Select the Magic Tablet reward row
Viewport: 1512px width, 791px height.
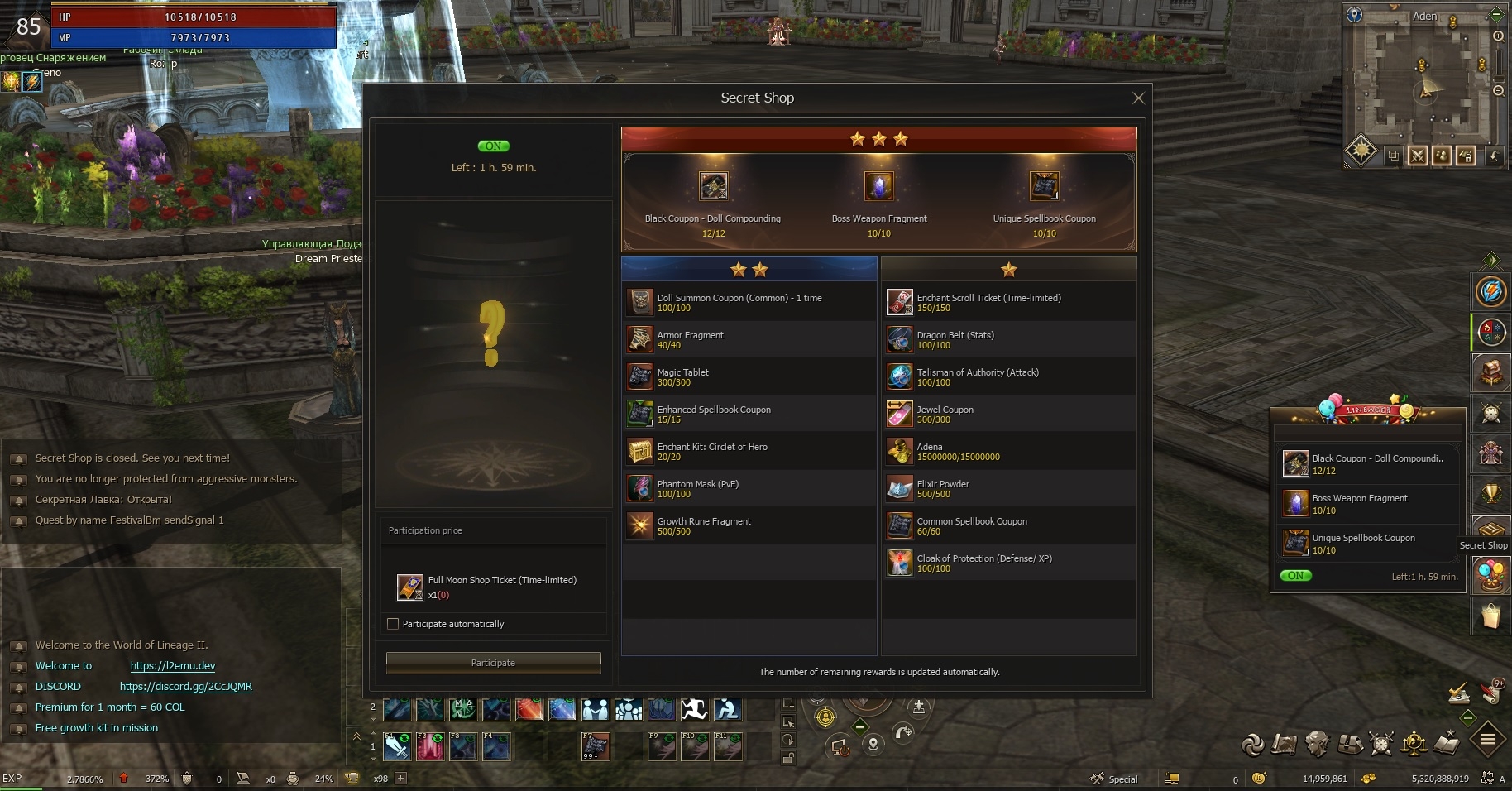(749, 376)
